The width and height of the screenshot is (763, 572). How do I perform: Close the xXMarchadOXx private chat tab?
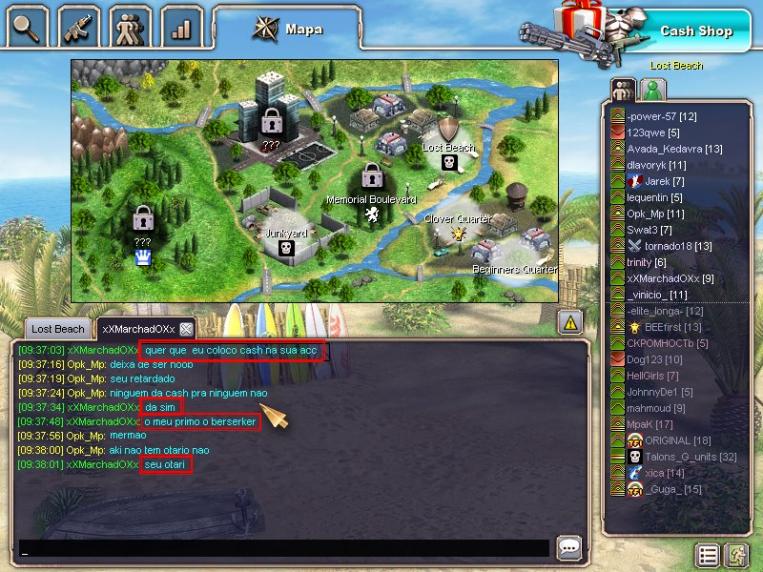[x=186, y=328]
